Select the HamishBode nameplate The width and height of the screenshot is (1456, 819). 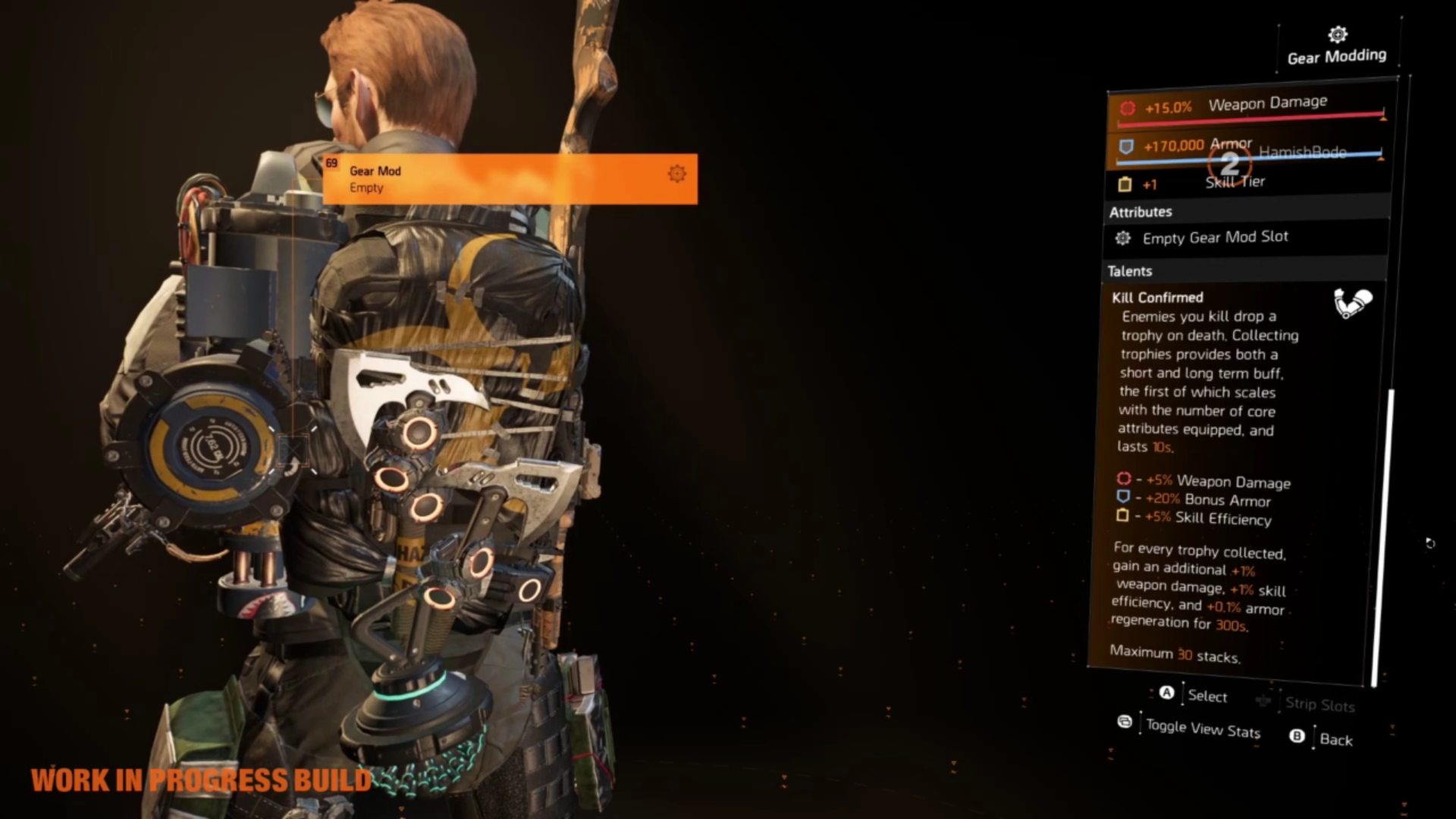pyautogui.click(x=1301, y=152)
